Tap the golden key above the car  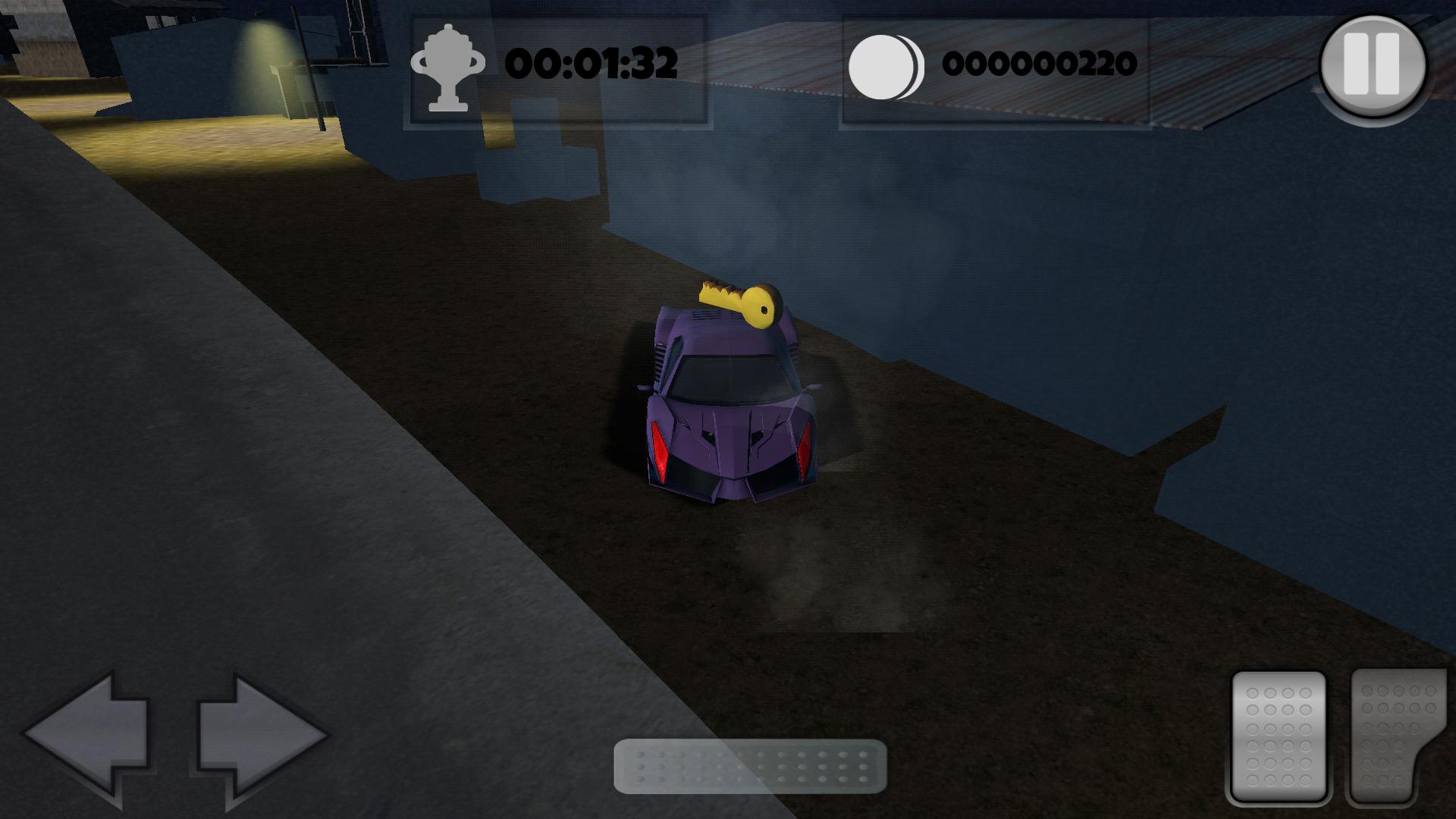click(x=739, y=303)
